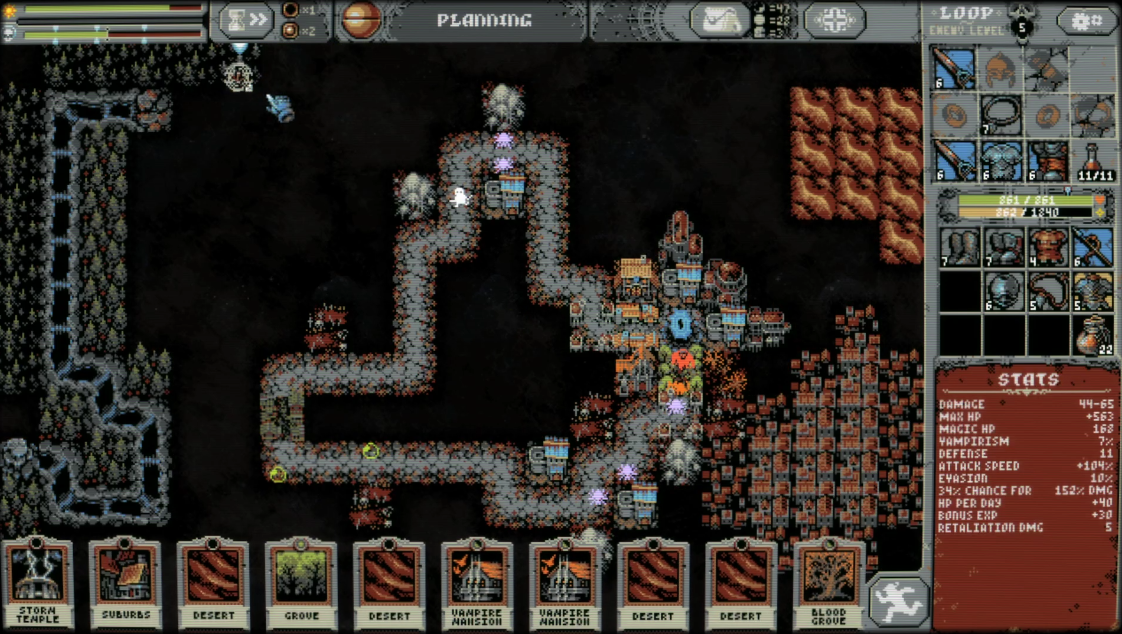Pick the Suburbs card from hand
This screenshot has width=1122, height=634.
[x=125, y=584]
